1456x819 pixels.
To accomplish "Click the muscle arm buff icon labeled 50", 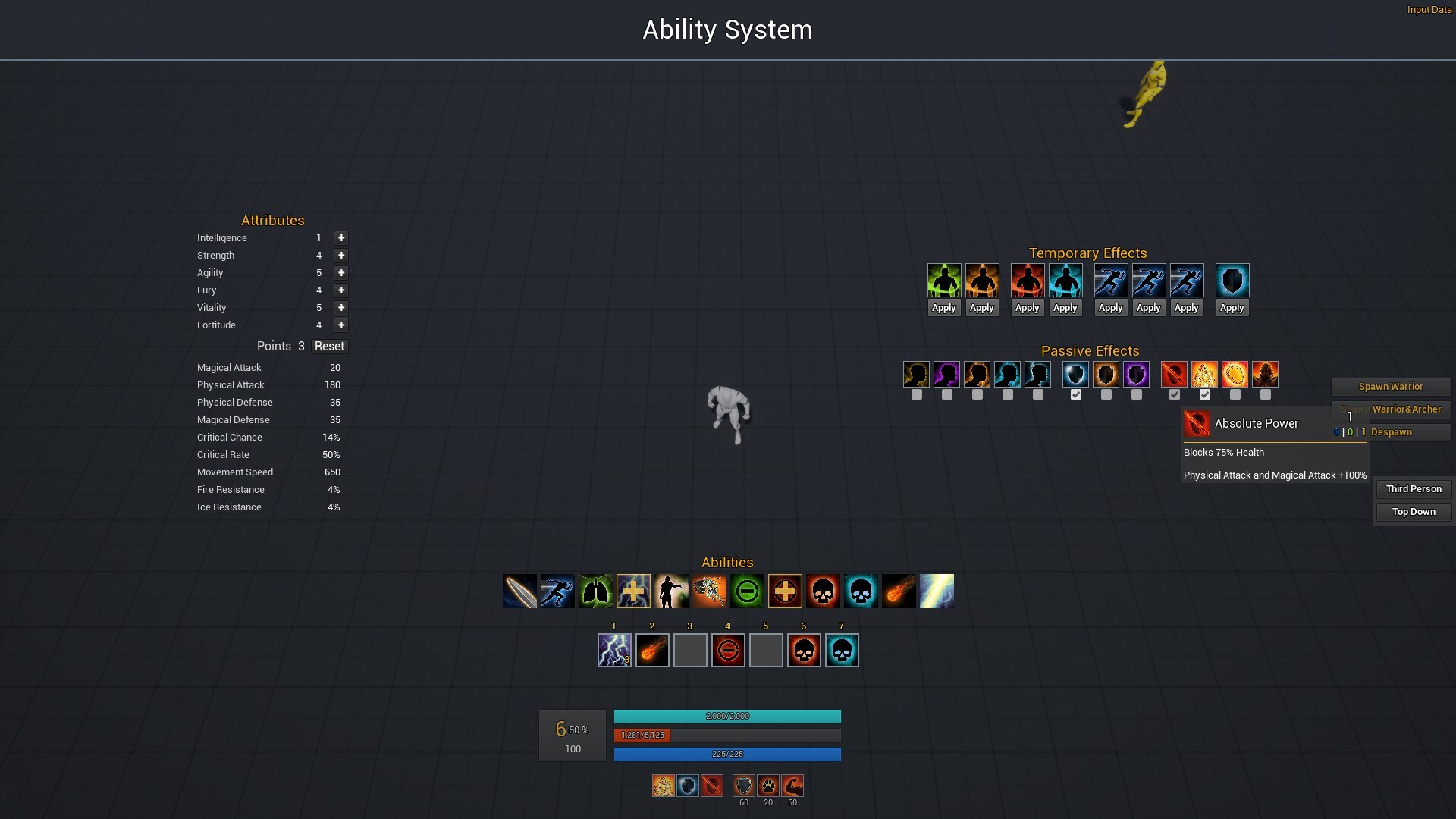I will [792, 786].
